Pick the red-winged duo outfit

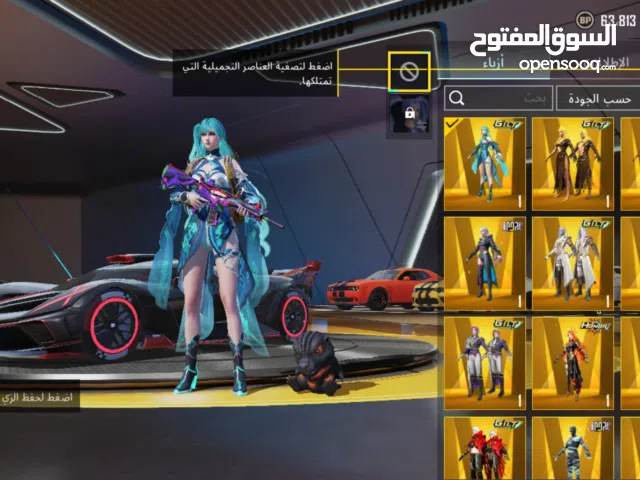pyautogui.click(x=484, y=448)
